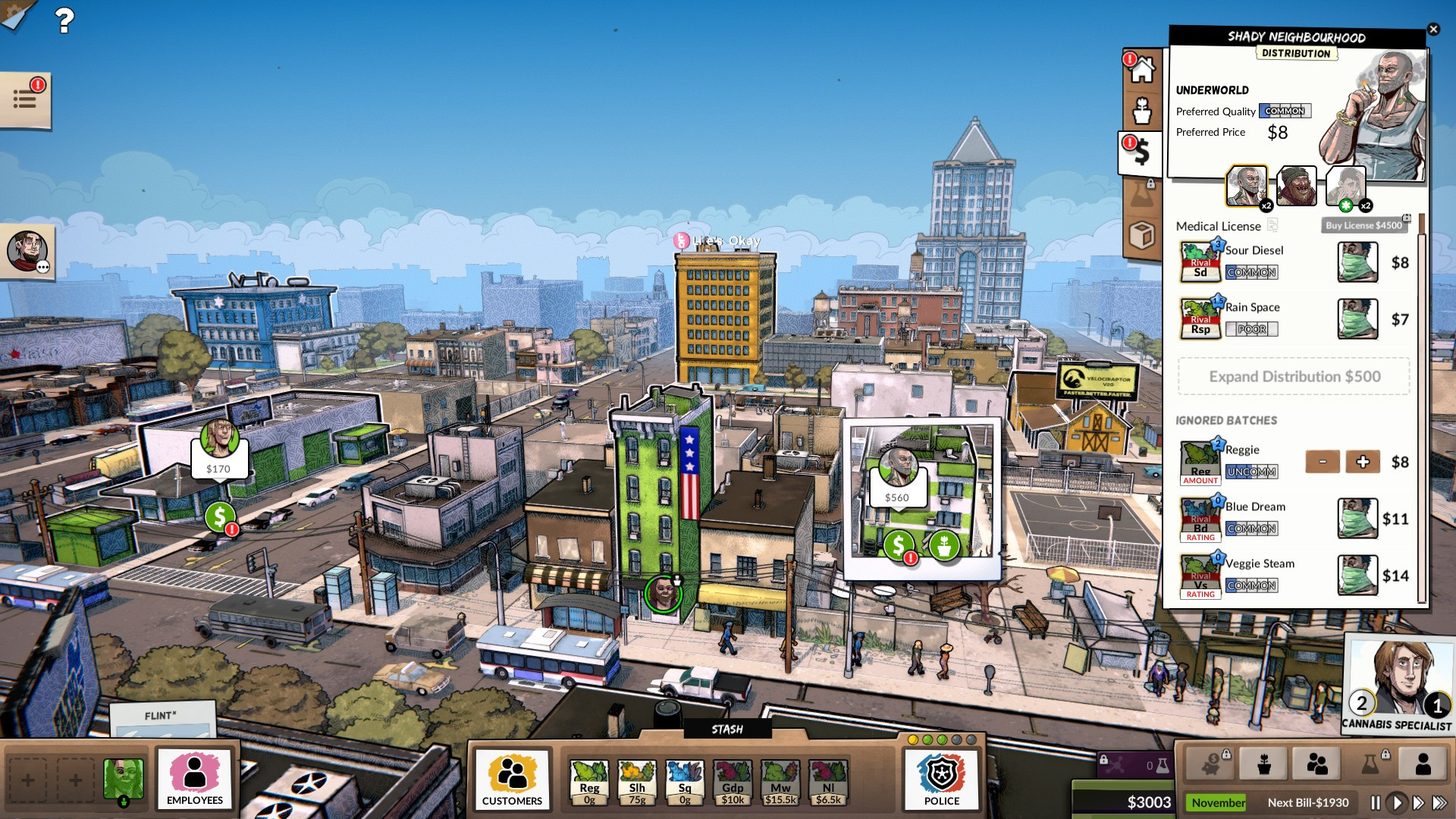Screen dimensions: 1456x819
Task: Switch to the potted plant grow tab
Action: tap(1142, 111)
